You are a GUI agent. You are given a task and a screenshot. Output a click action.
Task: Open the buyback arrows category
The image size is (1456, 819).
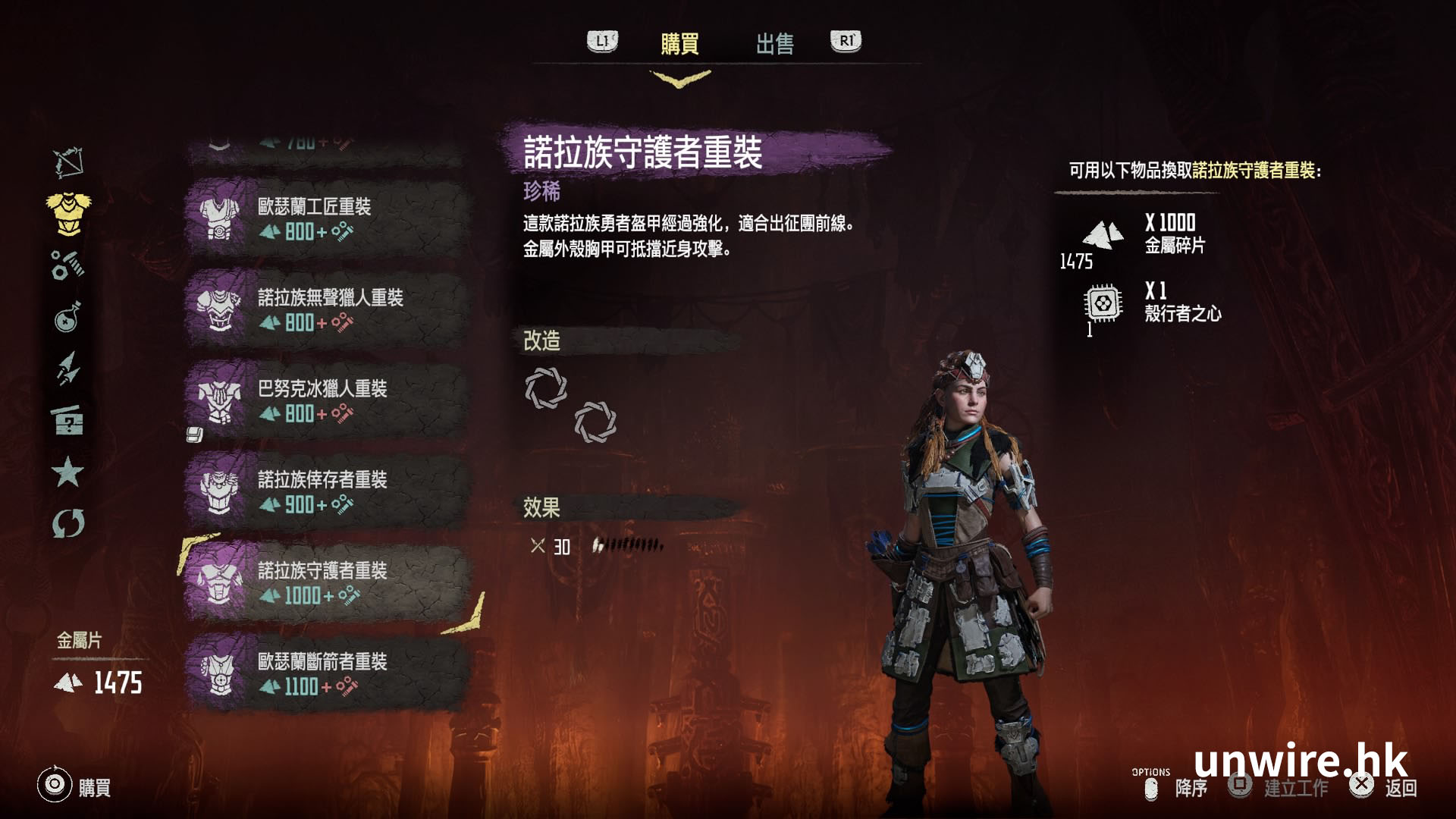pyautogui.click(x=68, y=523)
